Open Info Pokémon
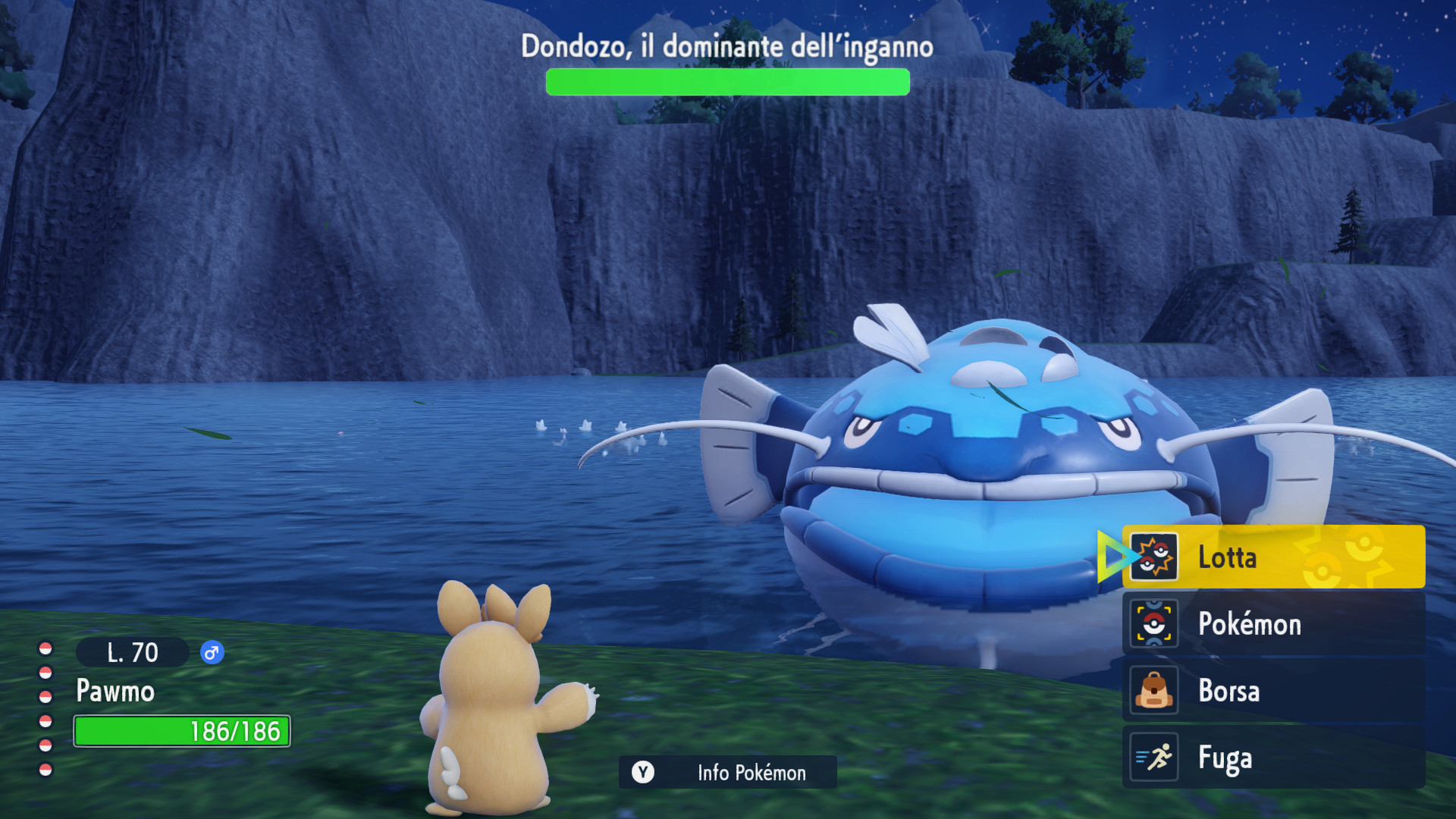 pyautogui.click(x=727, y=773)
